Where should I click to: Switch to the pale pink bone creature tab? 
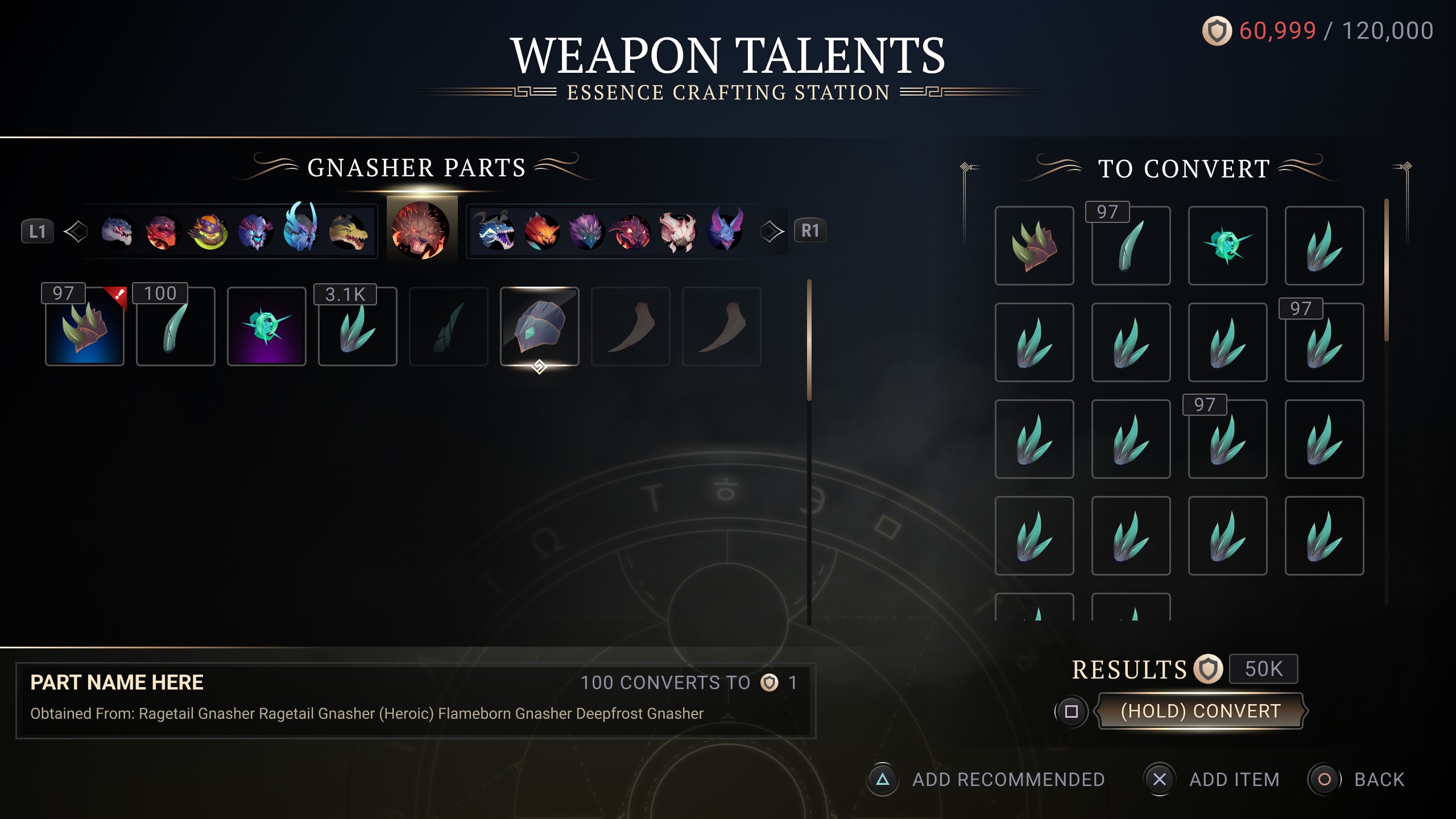point(677,231)
